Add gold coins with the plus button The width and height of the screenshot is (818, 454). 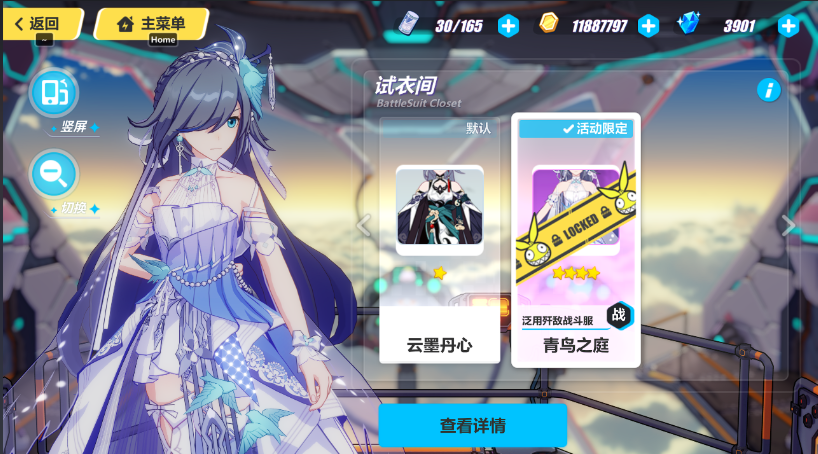pos(648,25)
